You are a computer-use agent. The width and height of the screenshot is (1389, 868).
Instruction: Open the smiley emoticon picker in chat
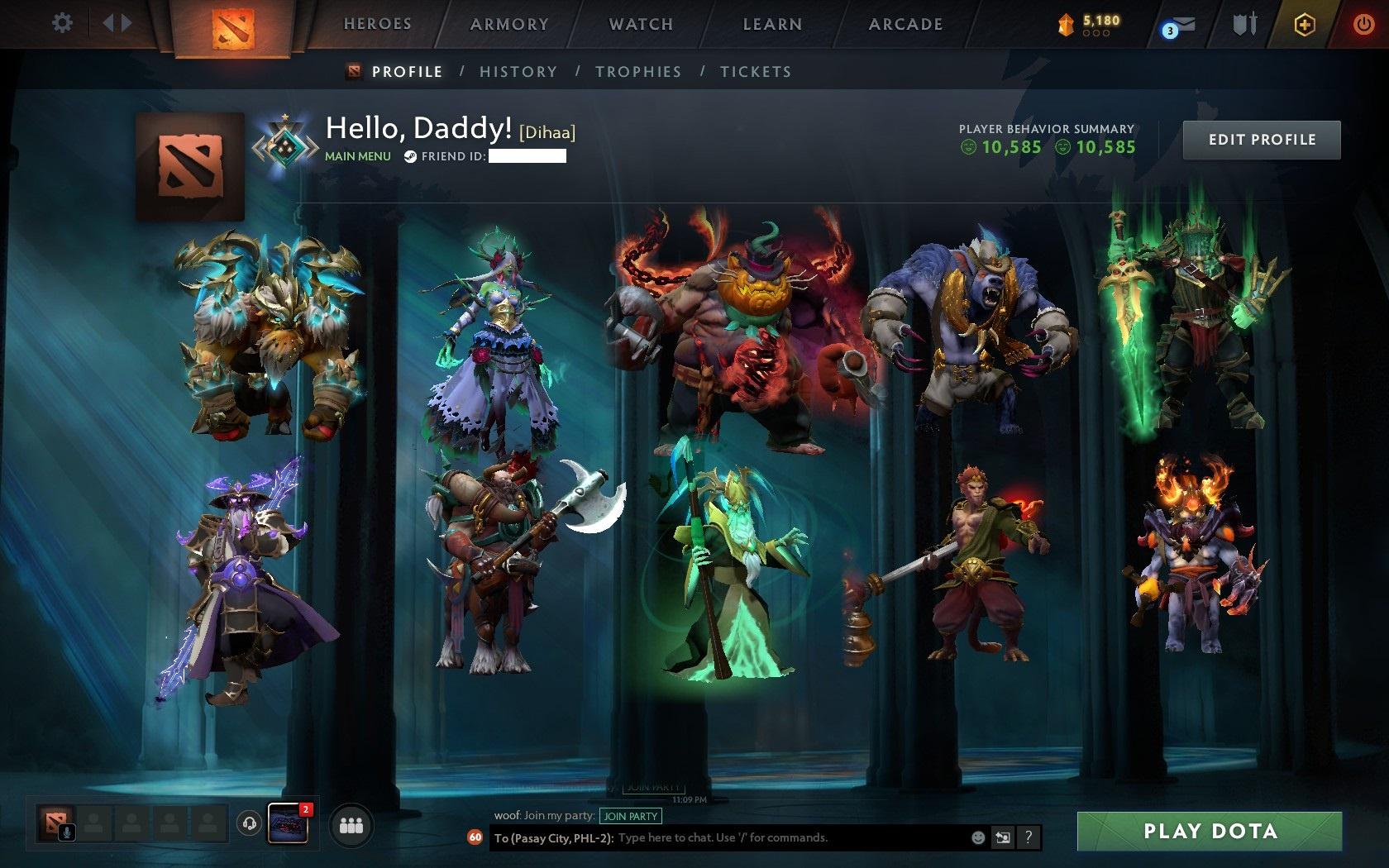(979, 837)
